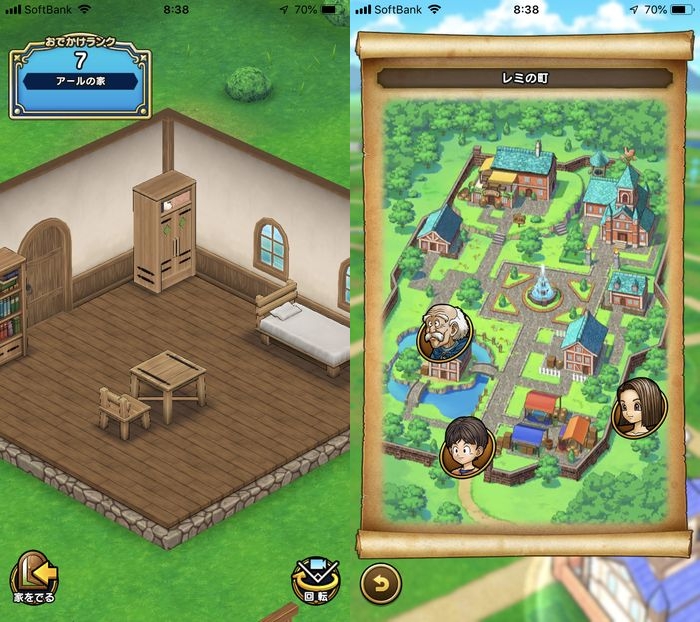The width and height of the screenshot is (700, 622).
Task: Choose the black-haired boy portrait marker
Action: pyautogui.click(x=466, y=446)
